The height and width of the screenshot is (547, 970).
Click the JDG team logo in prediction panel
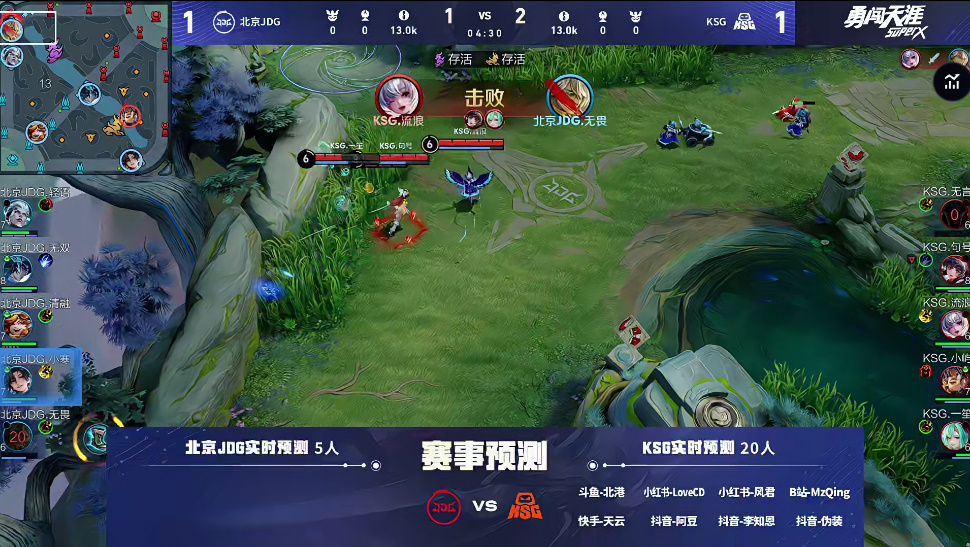(x=444, y=506)
